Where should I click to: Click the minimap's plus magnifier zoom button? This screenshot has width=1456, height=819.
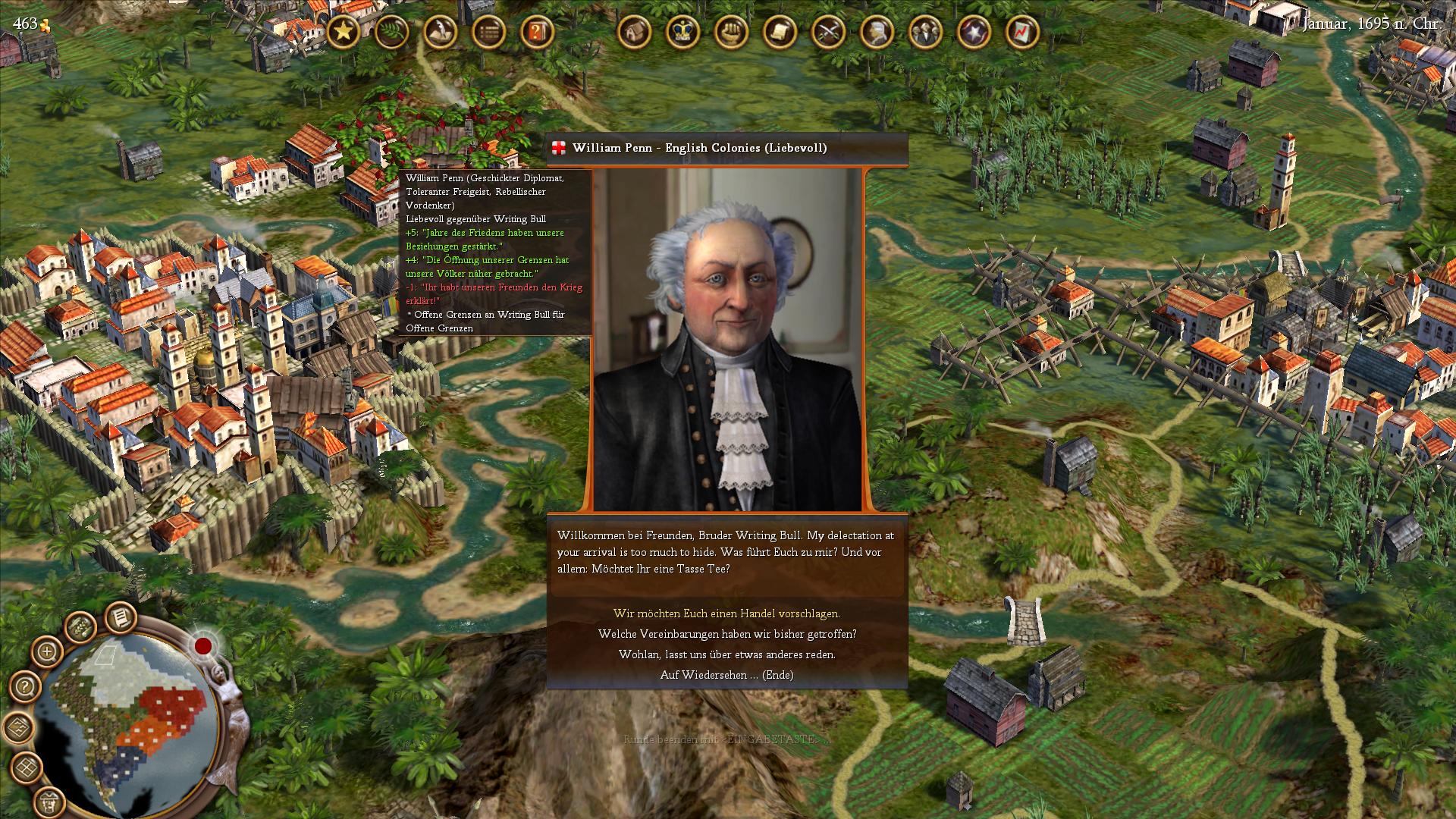[x=47, y=651]
